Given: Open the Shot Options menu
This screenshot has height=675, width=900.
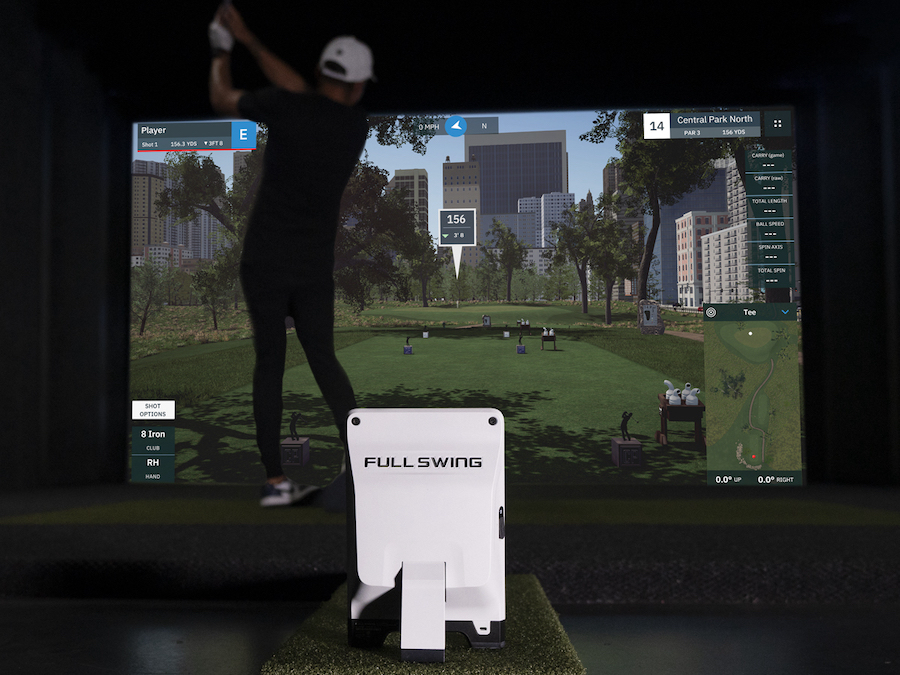Looking at the screenshot, I should (153, 410).
